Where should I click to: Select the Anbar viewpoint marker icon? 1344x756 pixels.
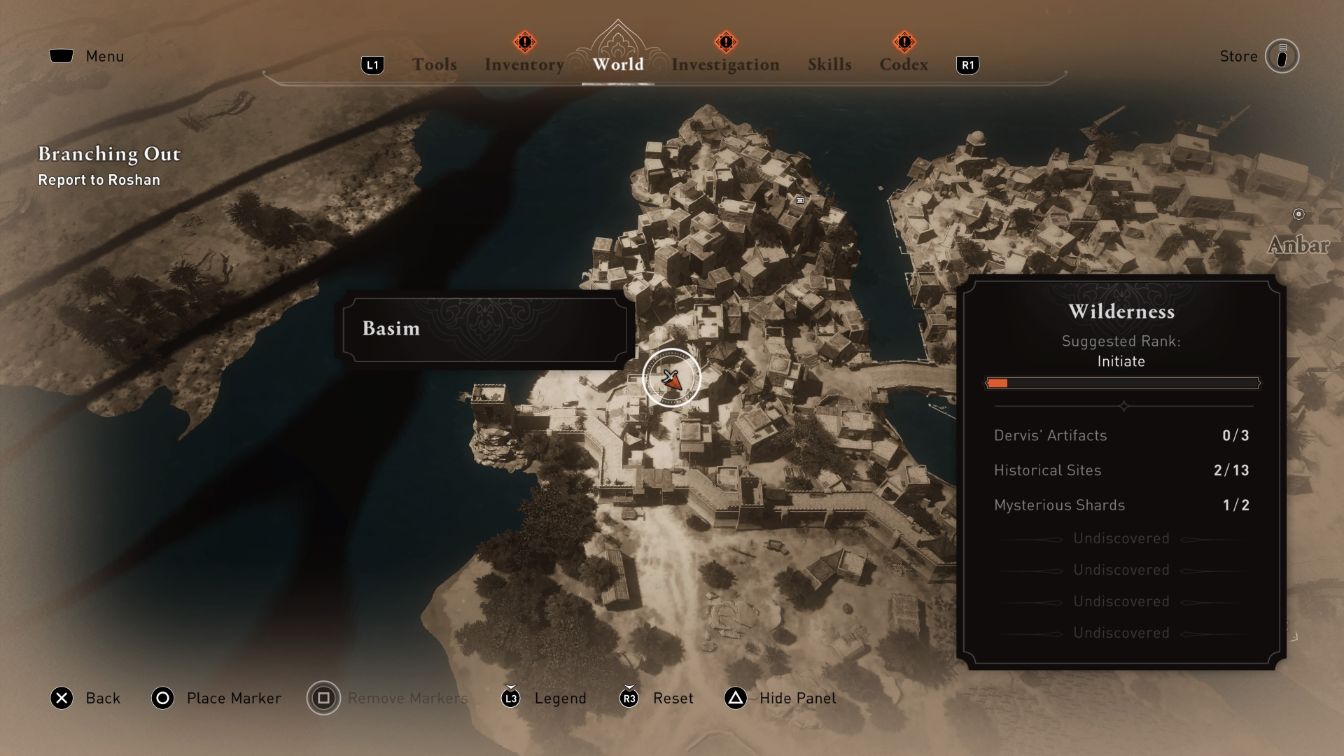tap(1298, 214)
